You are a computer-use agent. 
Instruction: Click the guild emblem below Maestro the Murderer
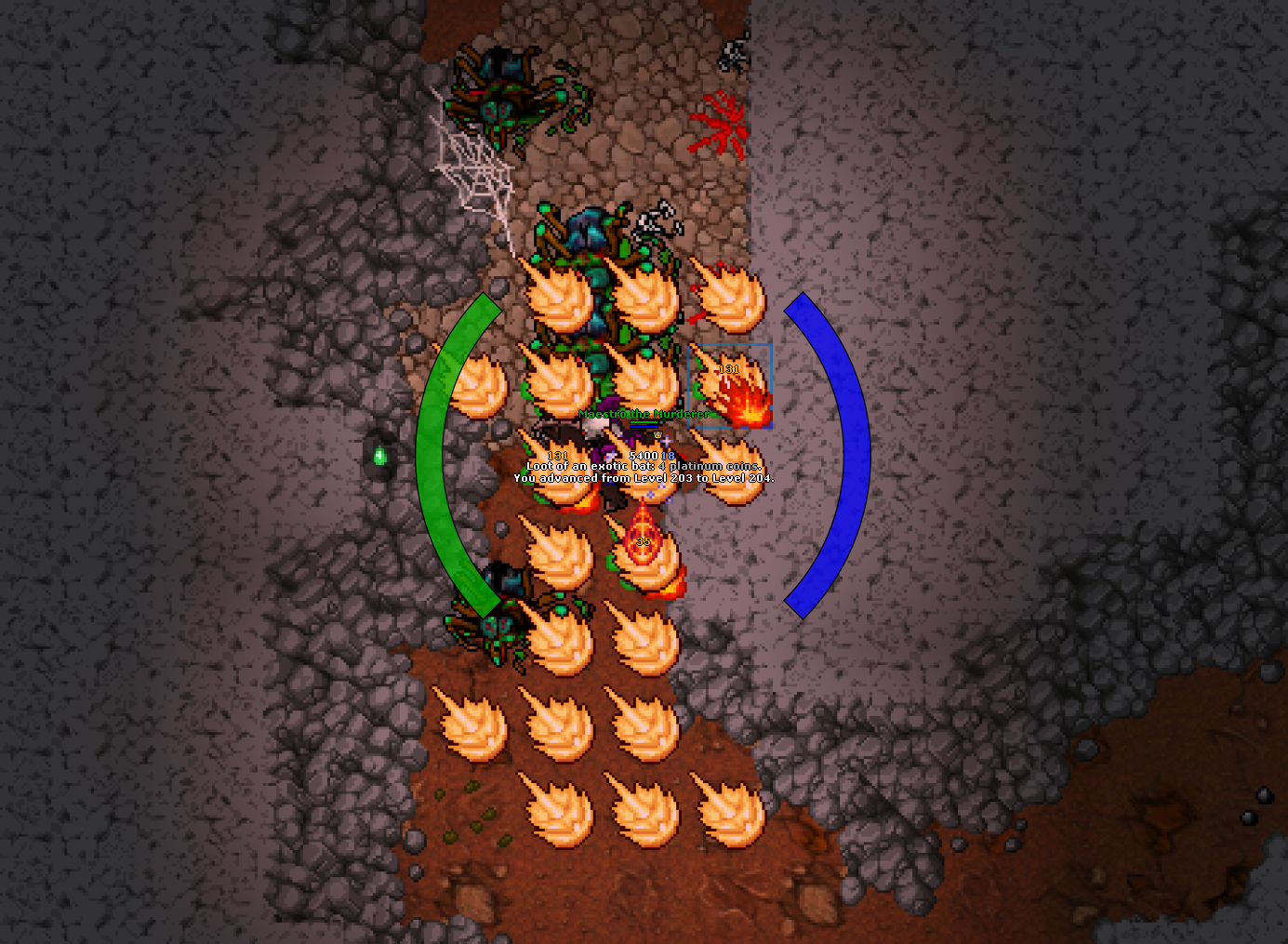pos(657,434)
